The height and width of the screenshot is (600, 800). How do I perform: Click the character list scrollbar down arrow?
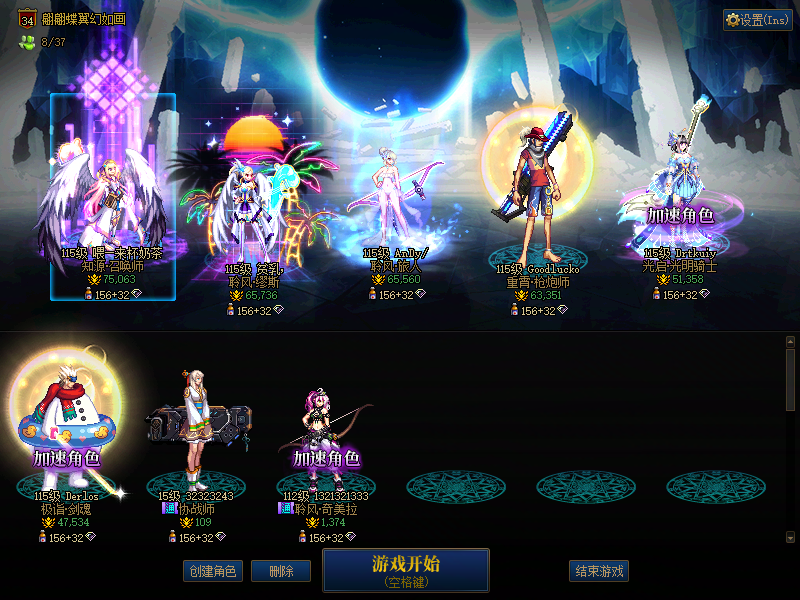coord(790,537)
